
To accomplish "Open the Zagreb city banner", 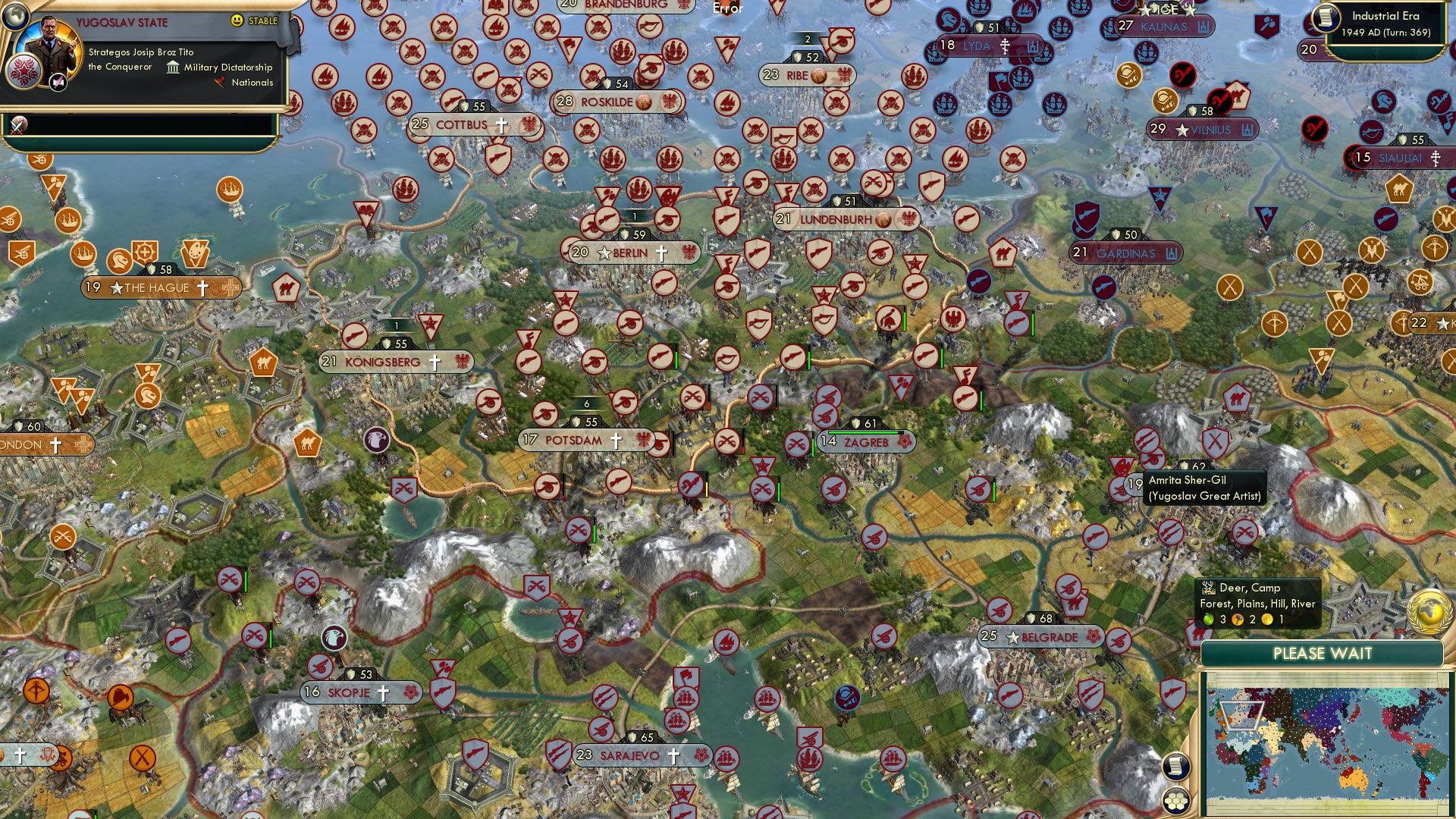I will point(865,442).
